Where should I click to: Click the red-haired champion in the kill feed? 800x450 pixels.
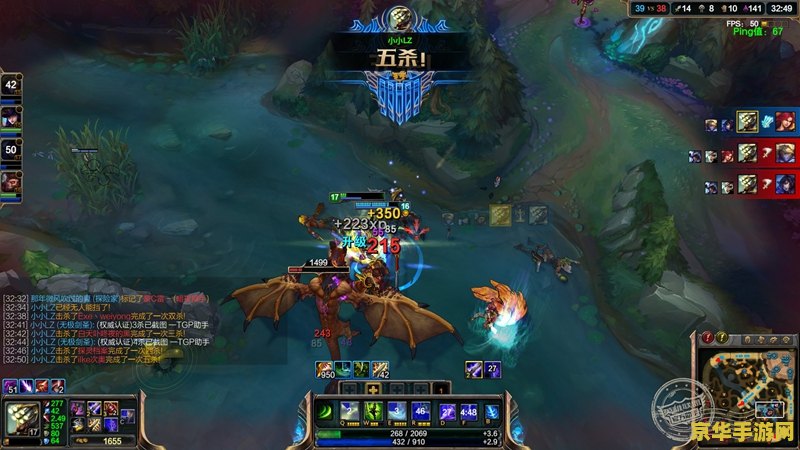[x=785, y=121]
